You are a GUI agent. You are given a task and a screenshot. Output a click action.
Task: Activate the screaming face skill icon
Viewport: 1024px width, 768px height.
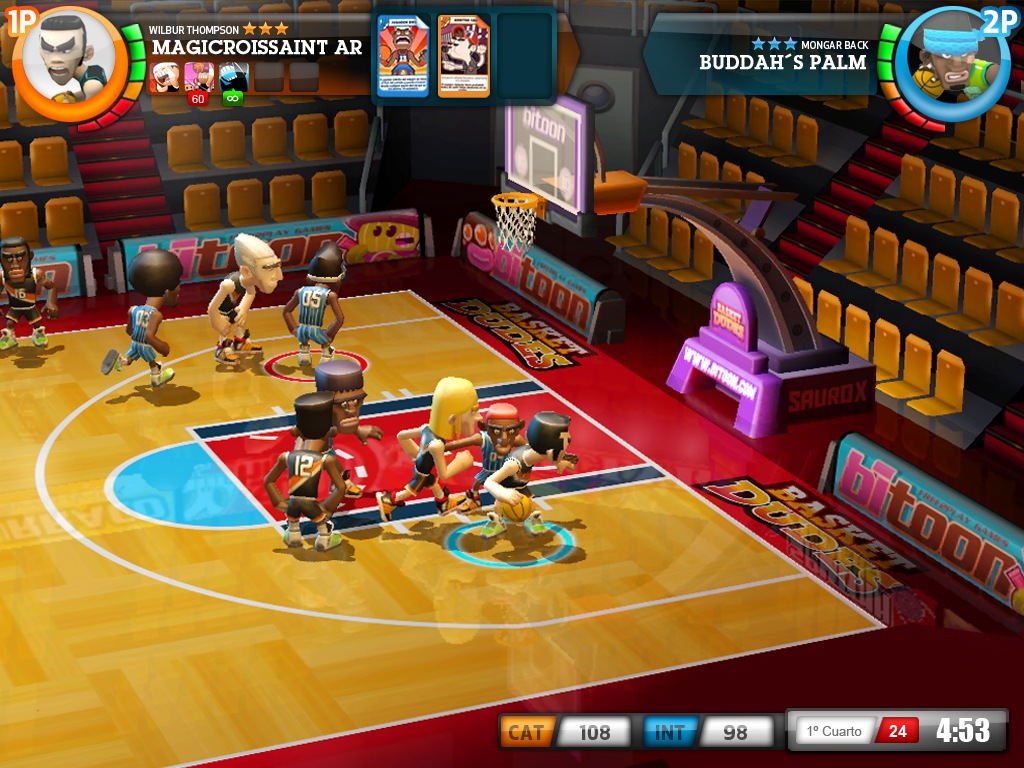[164, 76]
